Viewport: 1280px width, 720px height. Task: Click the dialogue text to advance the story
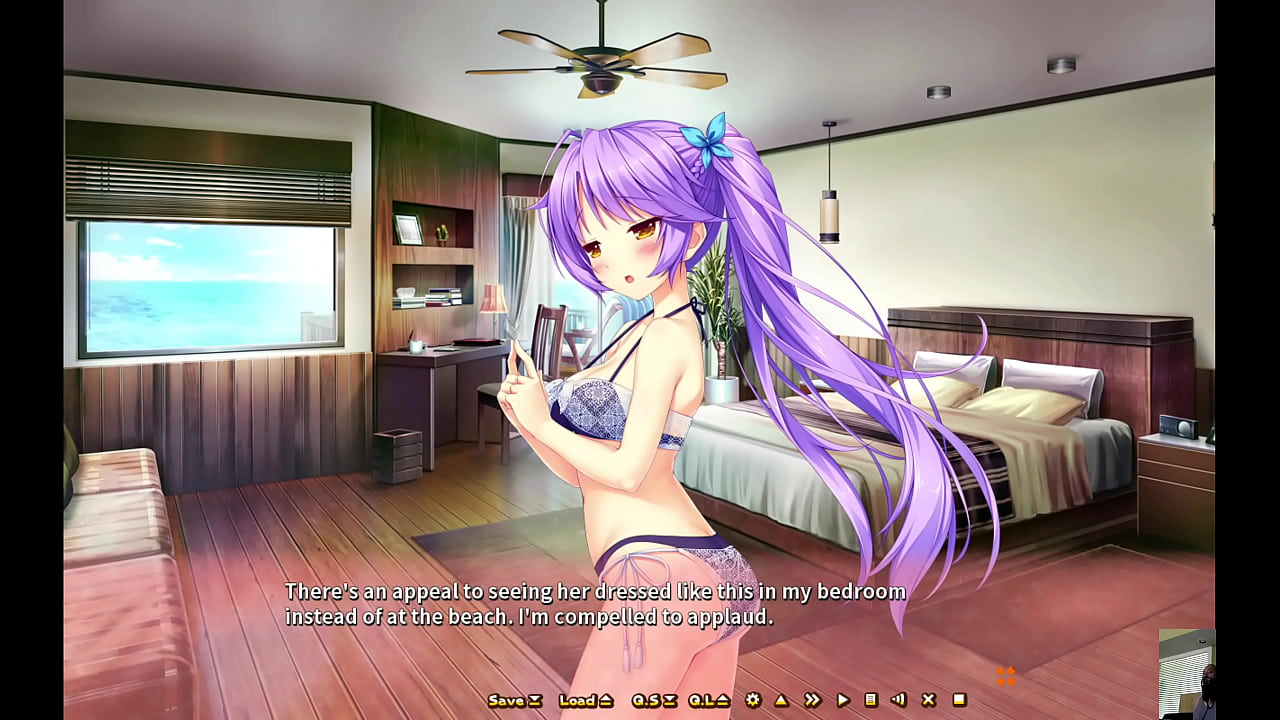594,602
